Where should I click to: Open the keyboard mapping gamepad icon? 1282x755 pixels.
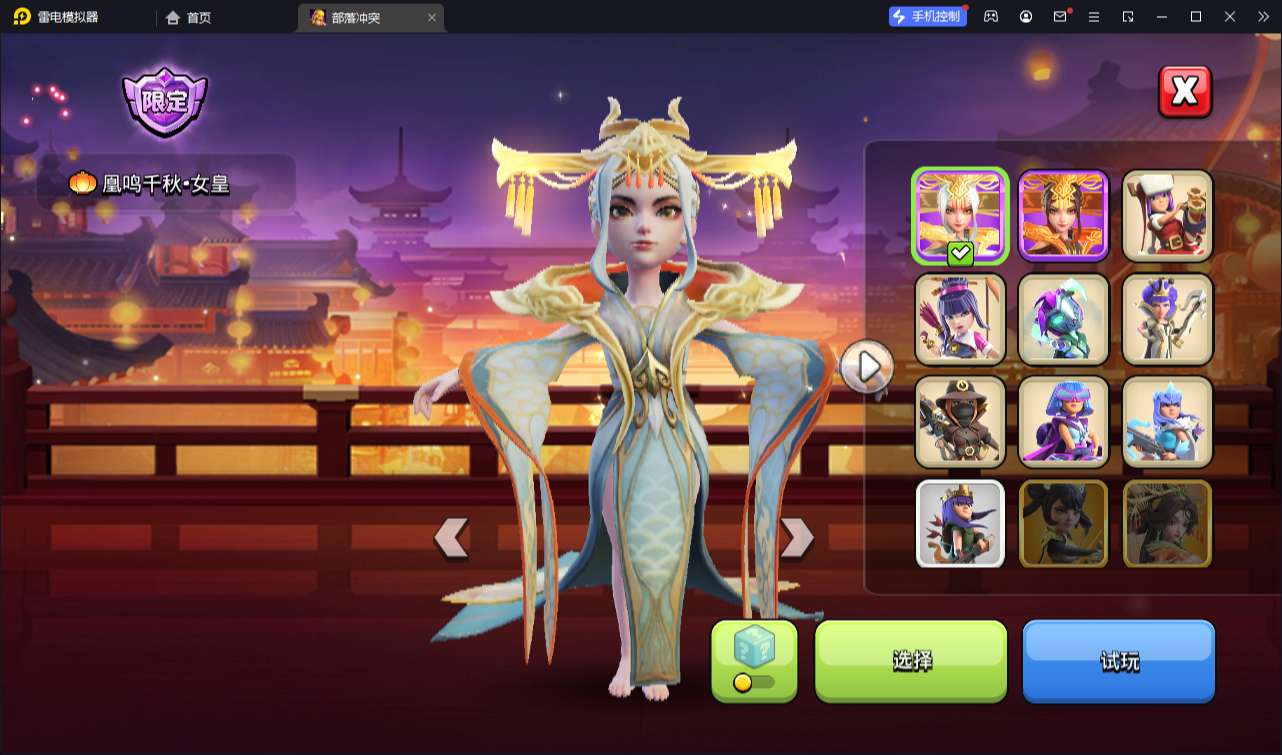989,16
